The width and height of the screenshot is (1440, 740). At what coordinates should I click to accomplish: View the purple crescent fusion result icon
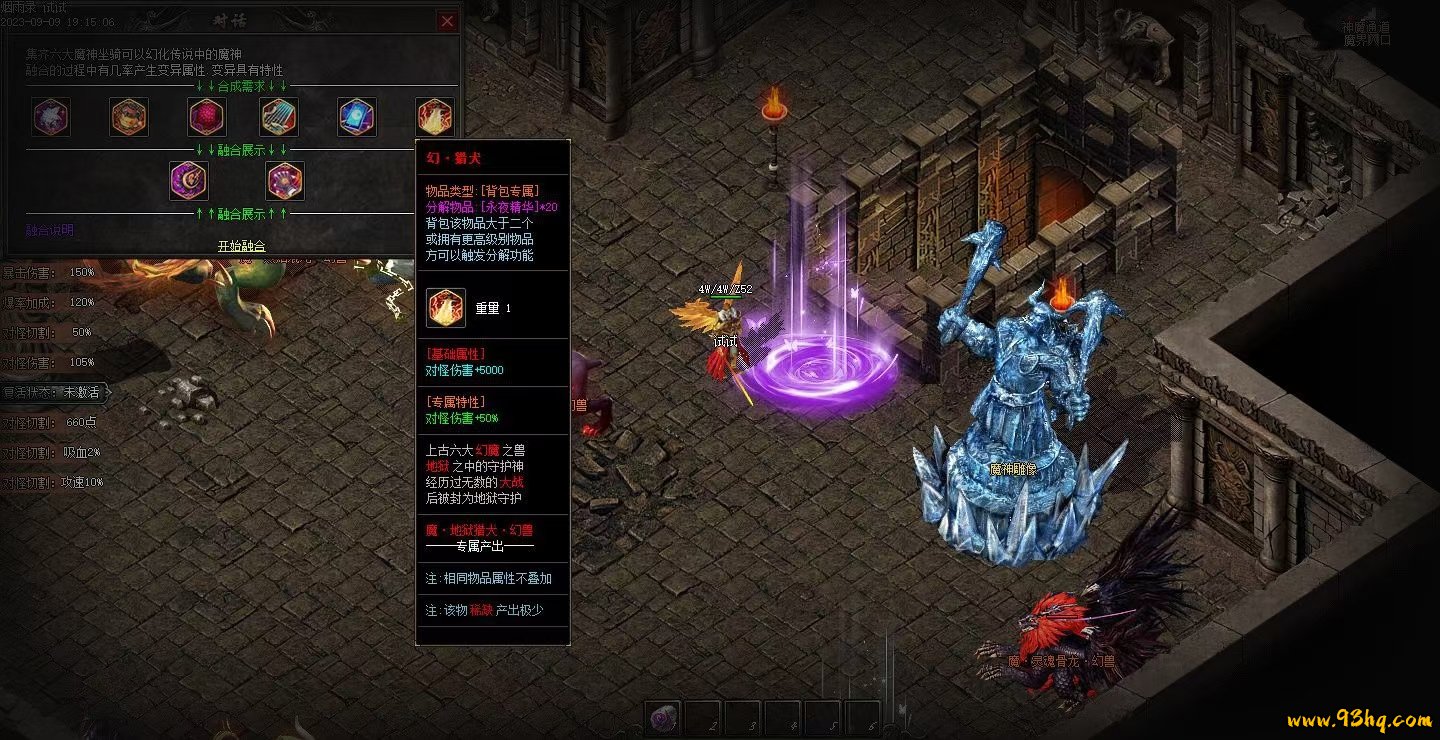188,182
